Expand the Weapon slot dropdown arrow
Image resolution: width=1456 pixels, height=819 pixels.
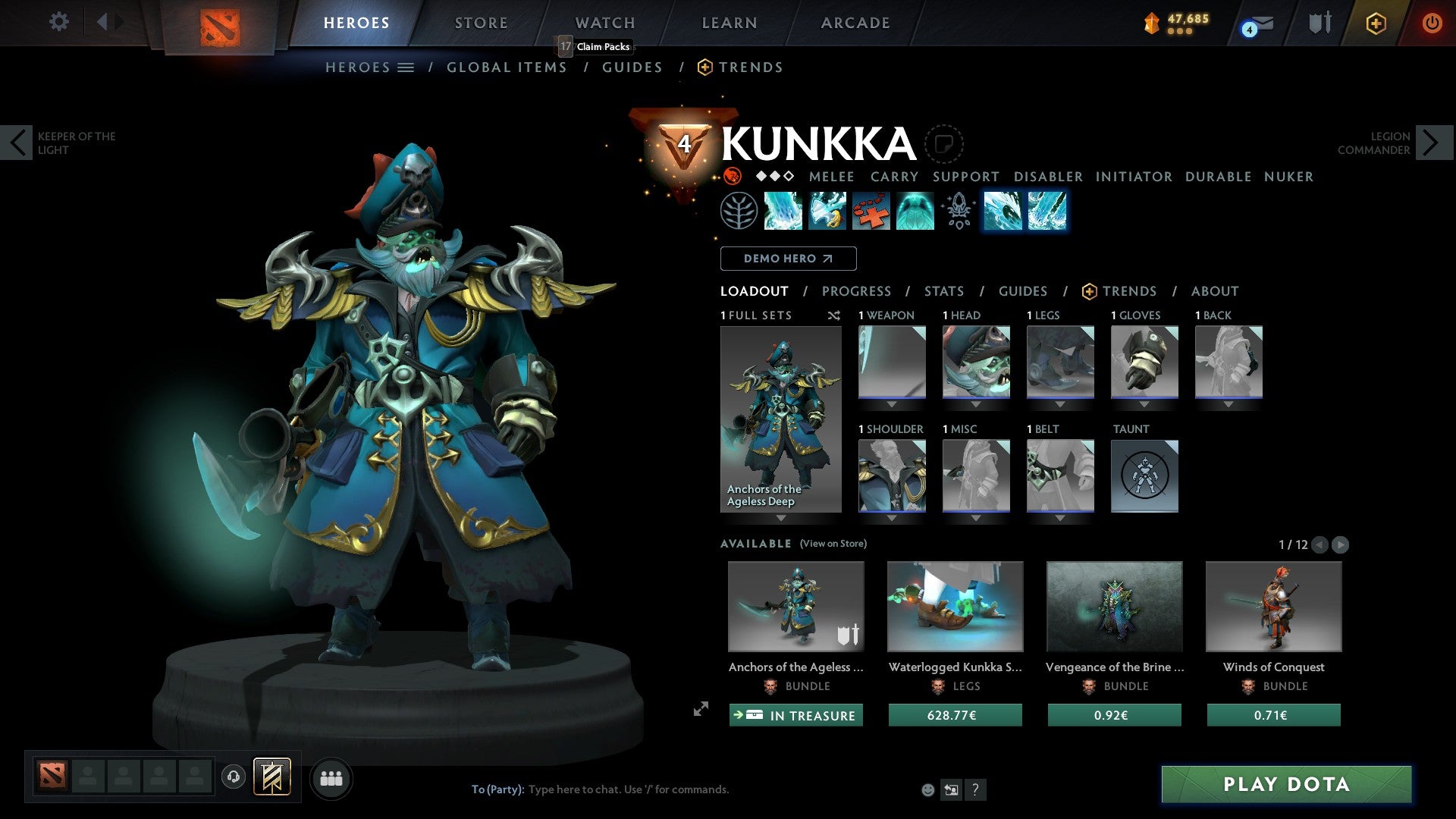point(892,404)
